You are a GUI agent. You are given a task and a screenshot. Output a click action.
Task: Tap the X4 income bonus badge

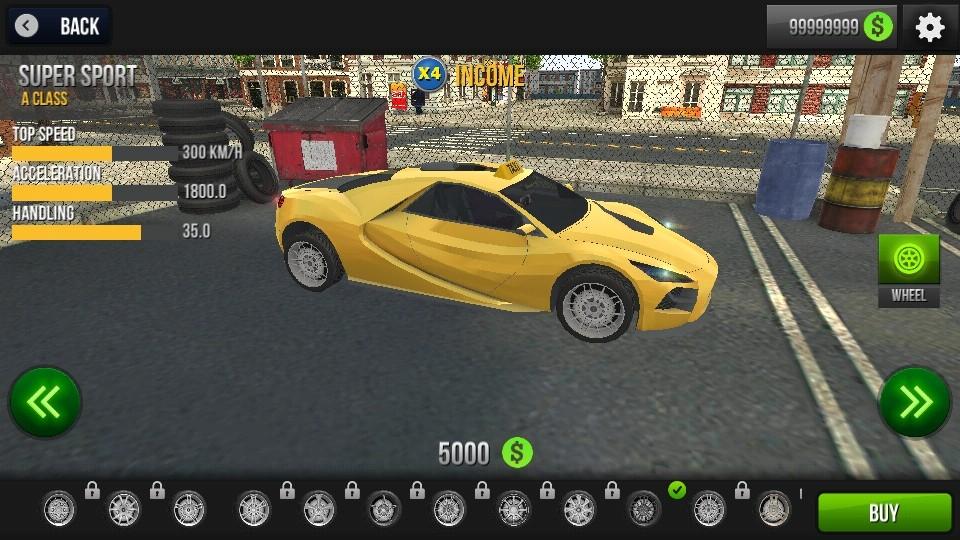pos(429,74)
